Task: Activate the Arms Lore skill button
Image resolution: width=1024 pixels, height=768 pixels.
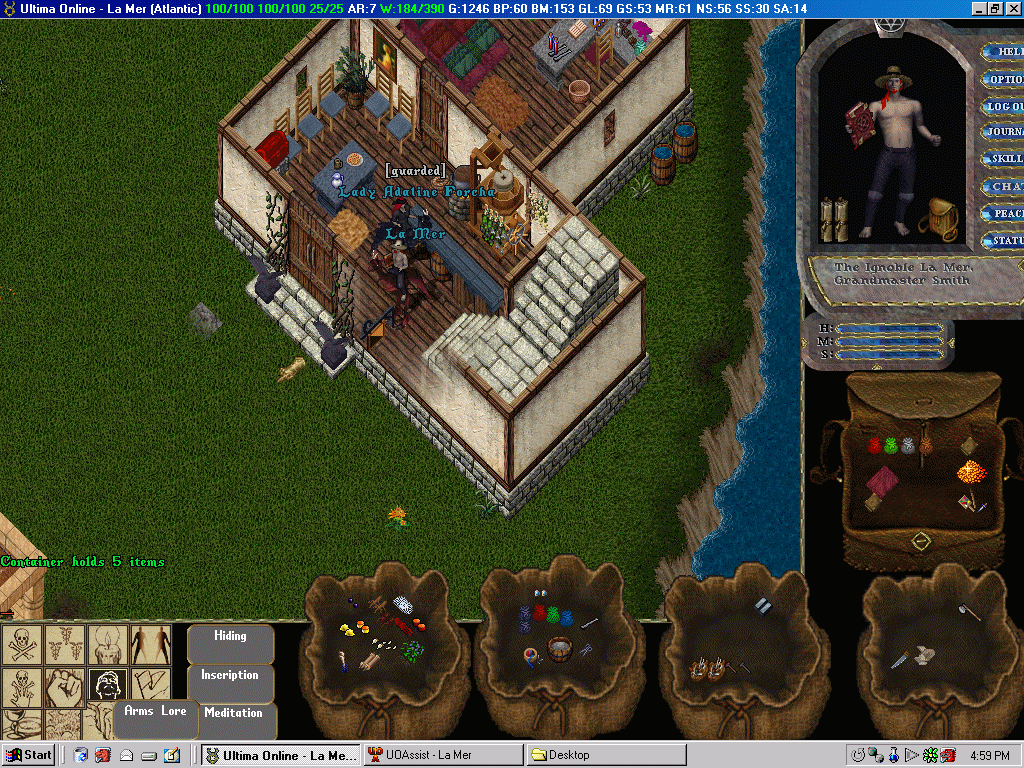Action: [x=154, y=712]
